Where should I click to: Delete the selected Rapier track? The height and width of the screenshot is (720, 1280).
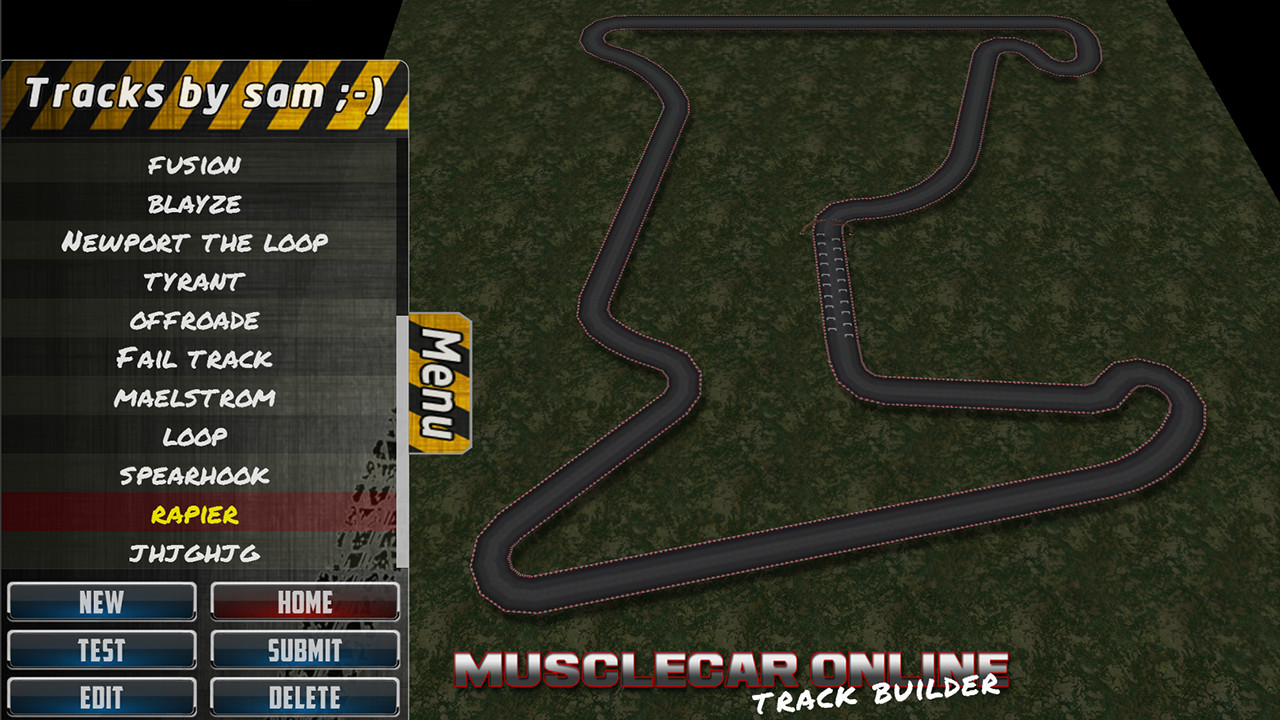click(x=305, y=697)
